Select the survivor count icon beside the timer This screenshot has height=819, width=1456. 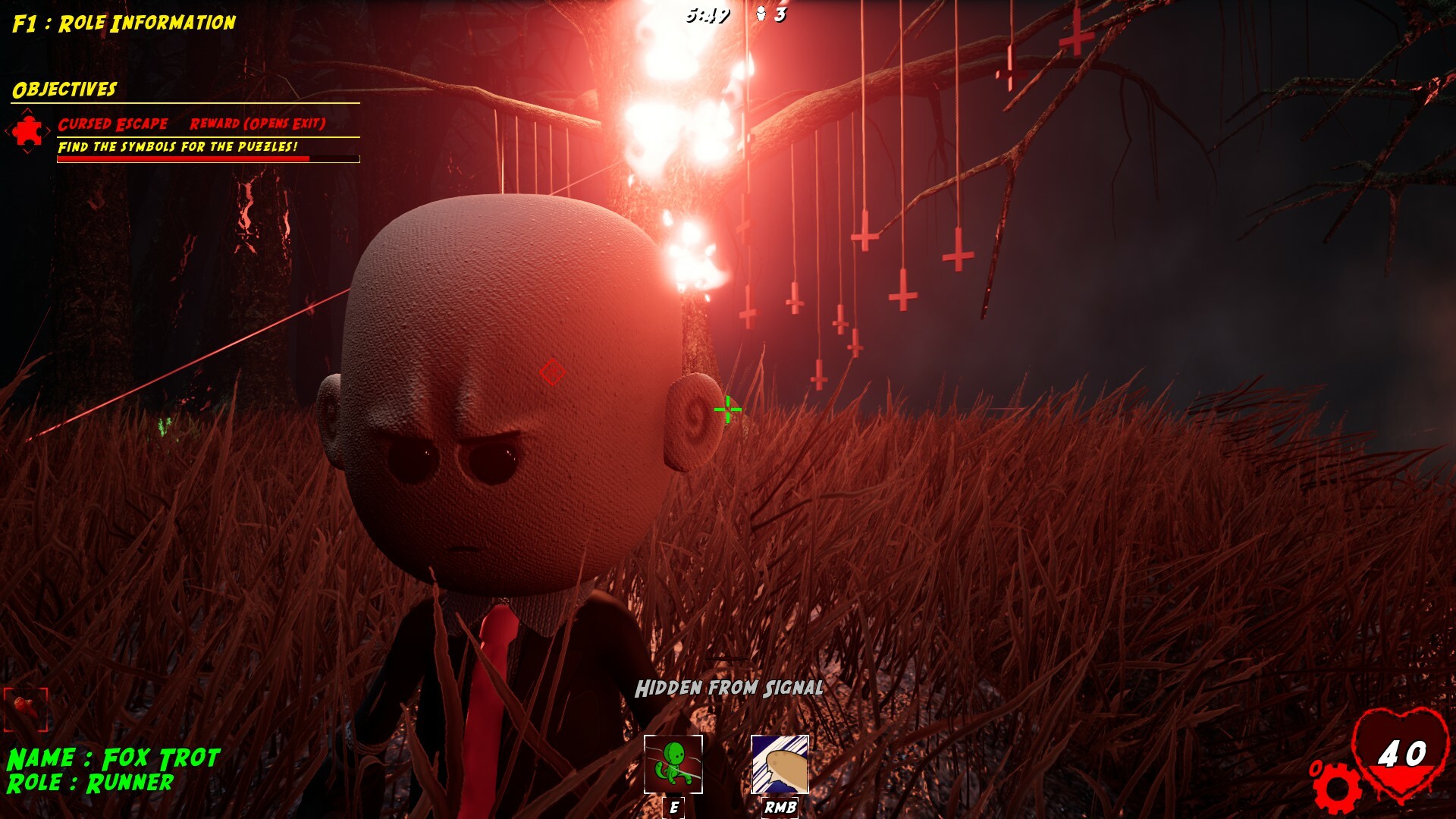pos(762,12)
